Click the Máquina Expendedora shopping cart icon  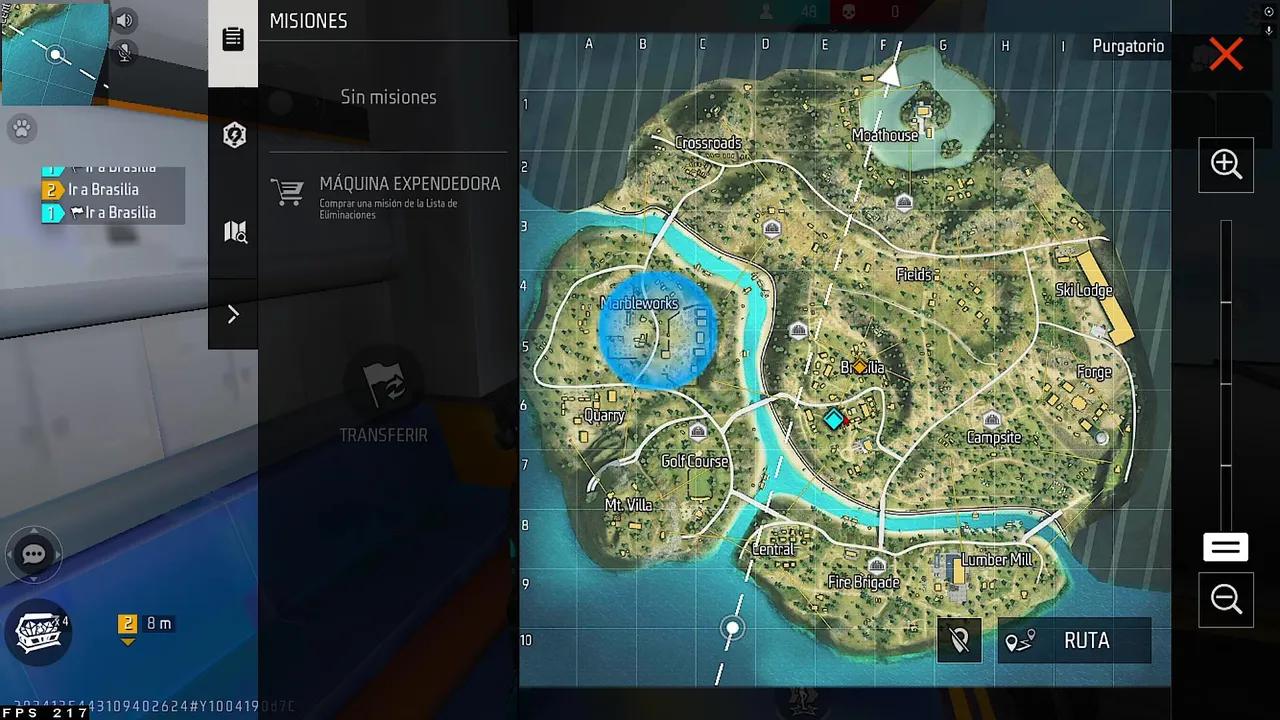[x=288, y=192]
